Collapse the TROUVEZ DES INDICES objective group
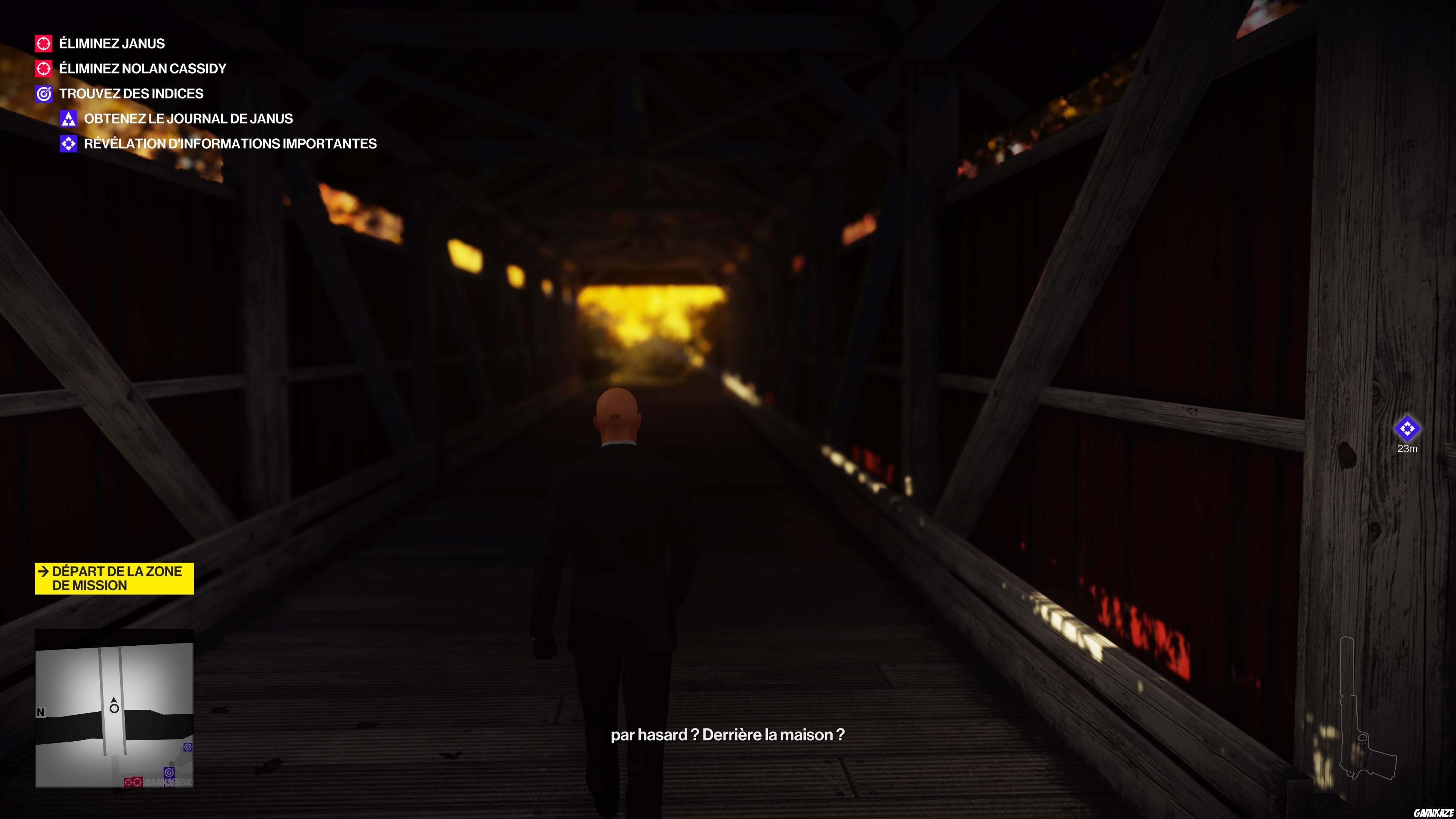 point(130,94)
